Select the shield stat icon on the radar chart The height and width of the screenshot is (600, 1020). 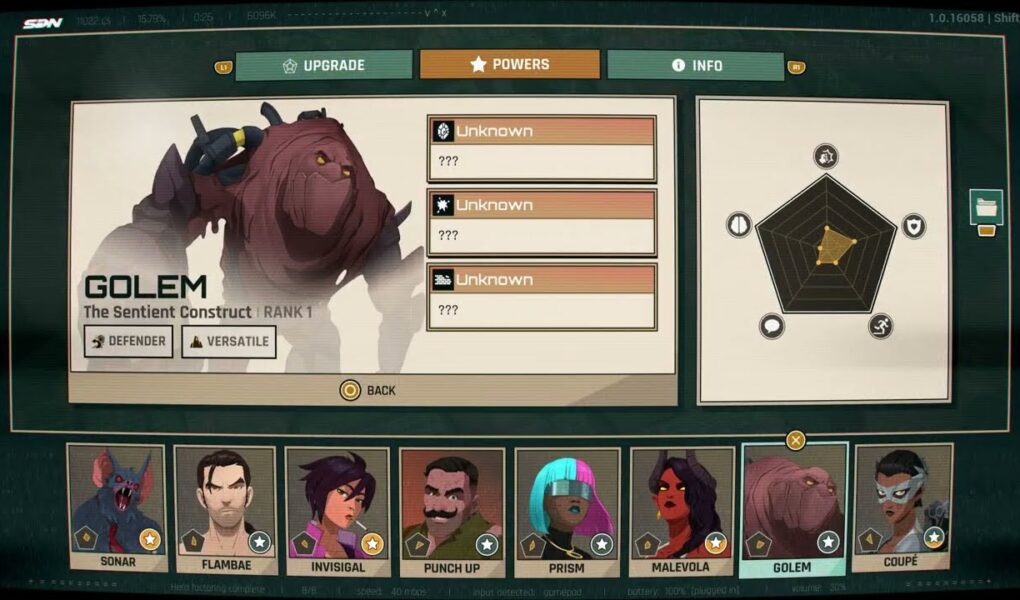click(x=914, y=225)
